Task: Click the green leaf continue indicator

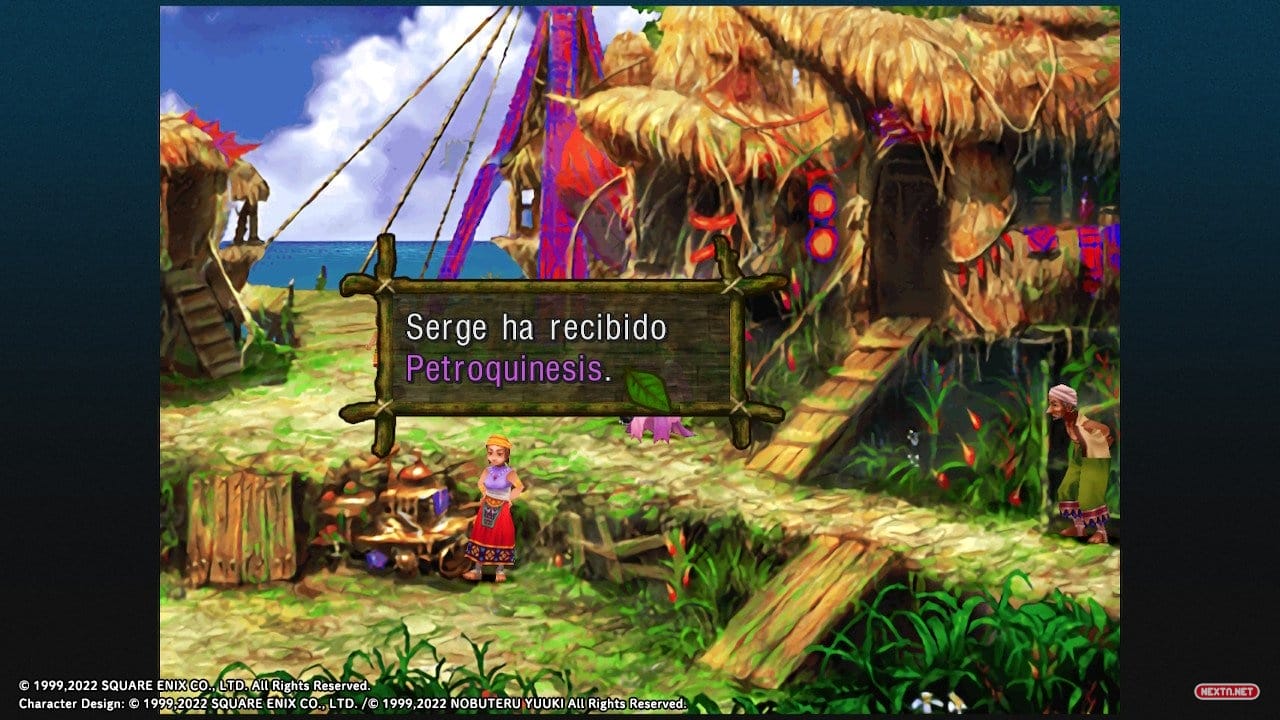Action: pos(647,392)
